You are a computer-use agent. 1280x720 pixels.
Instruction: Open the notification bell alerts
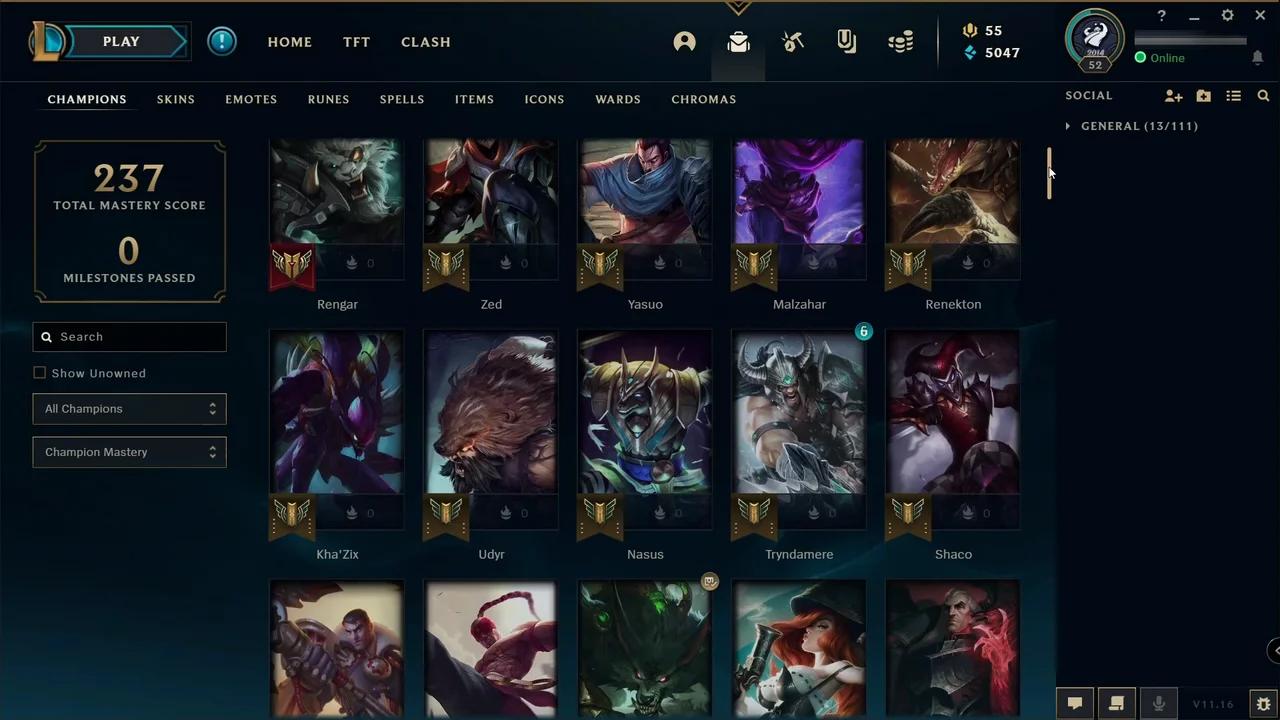1258,58
